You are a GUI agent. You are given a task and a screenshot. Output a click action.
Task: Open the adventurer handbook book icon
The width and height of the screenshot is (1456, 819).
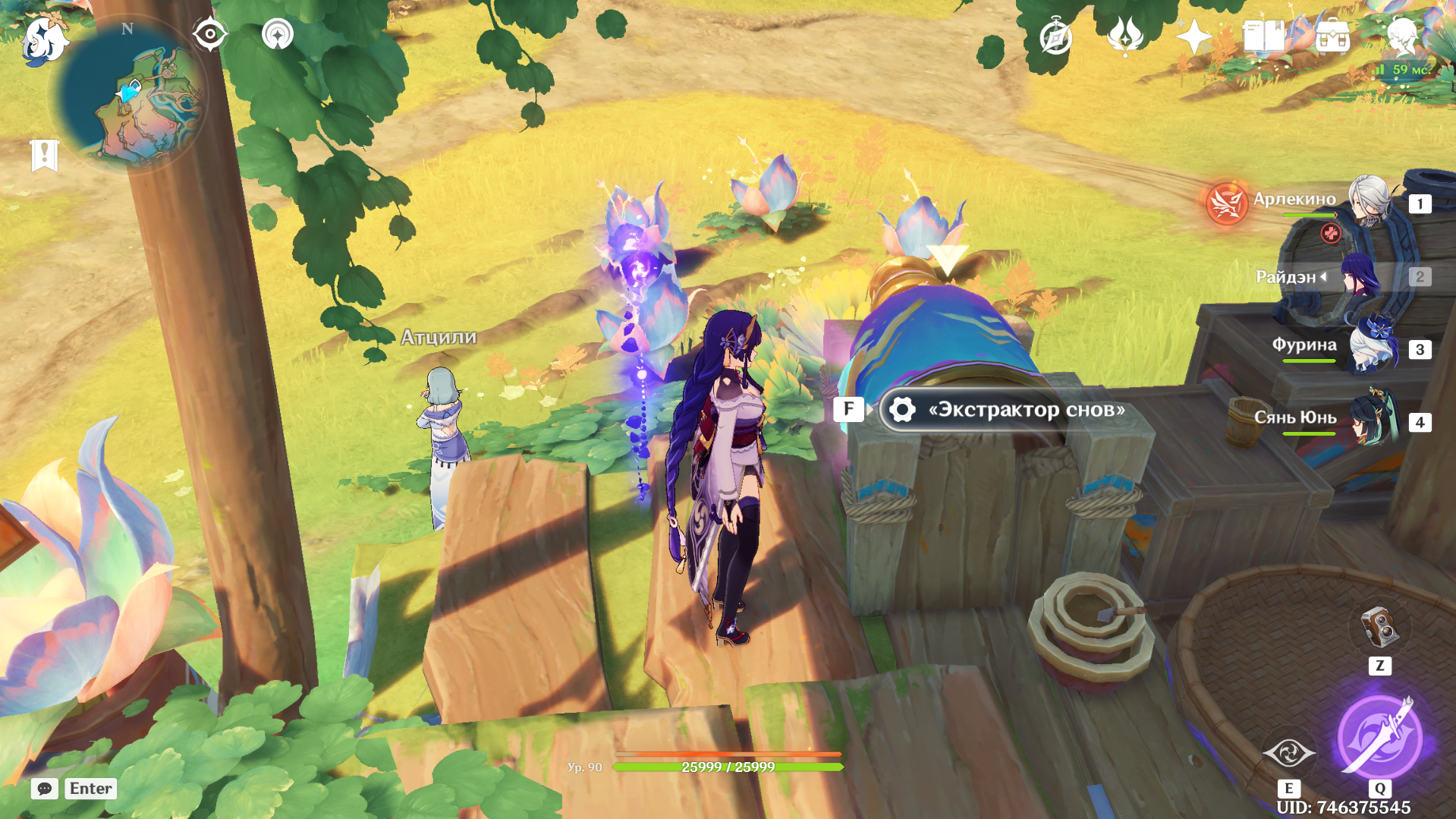pos(1263,36)
